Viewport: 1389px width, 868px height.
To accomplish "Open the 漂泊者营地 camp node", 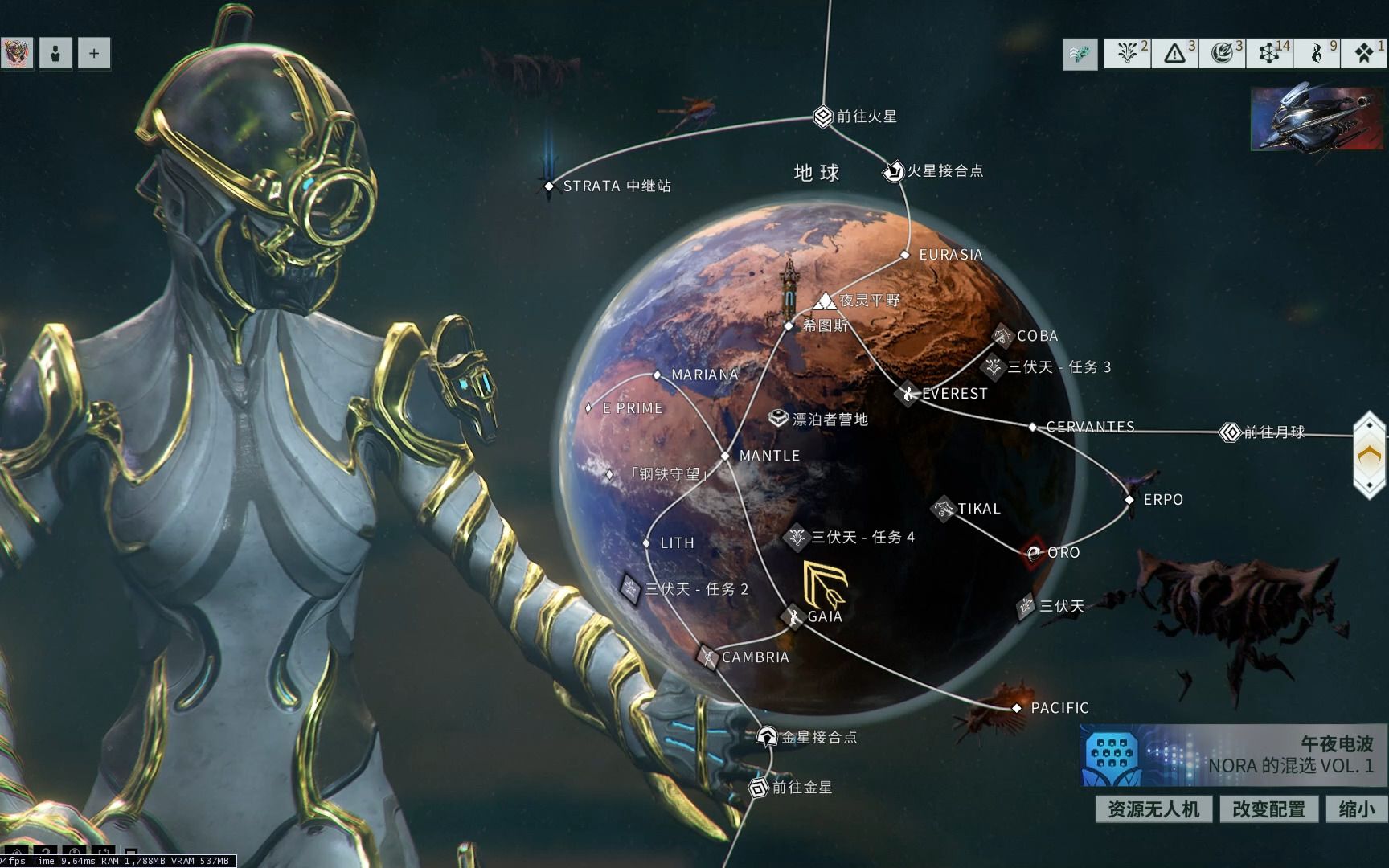I will (x=778, y=419).
